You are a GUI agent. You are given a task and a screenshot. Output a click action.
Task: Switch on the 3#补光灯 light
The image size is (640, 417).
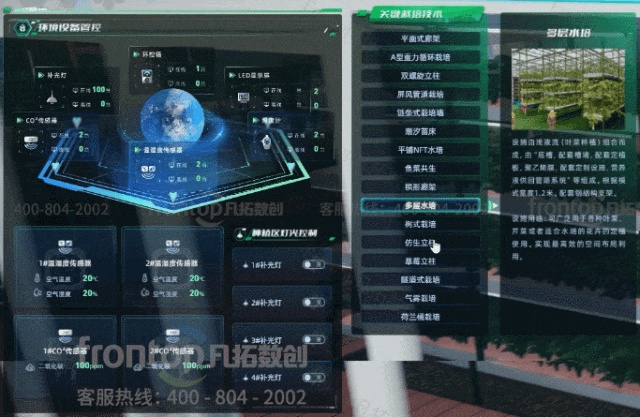pyautogui.click(x=313, y=339)
